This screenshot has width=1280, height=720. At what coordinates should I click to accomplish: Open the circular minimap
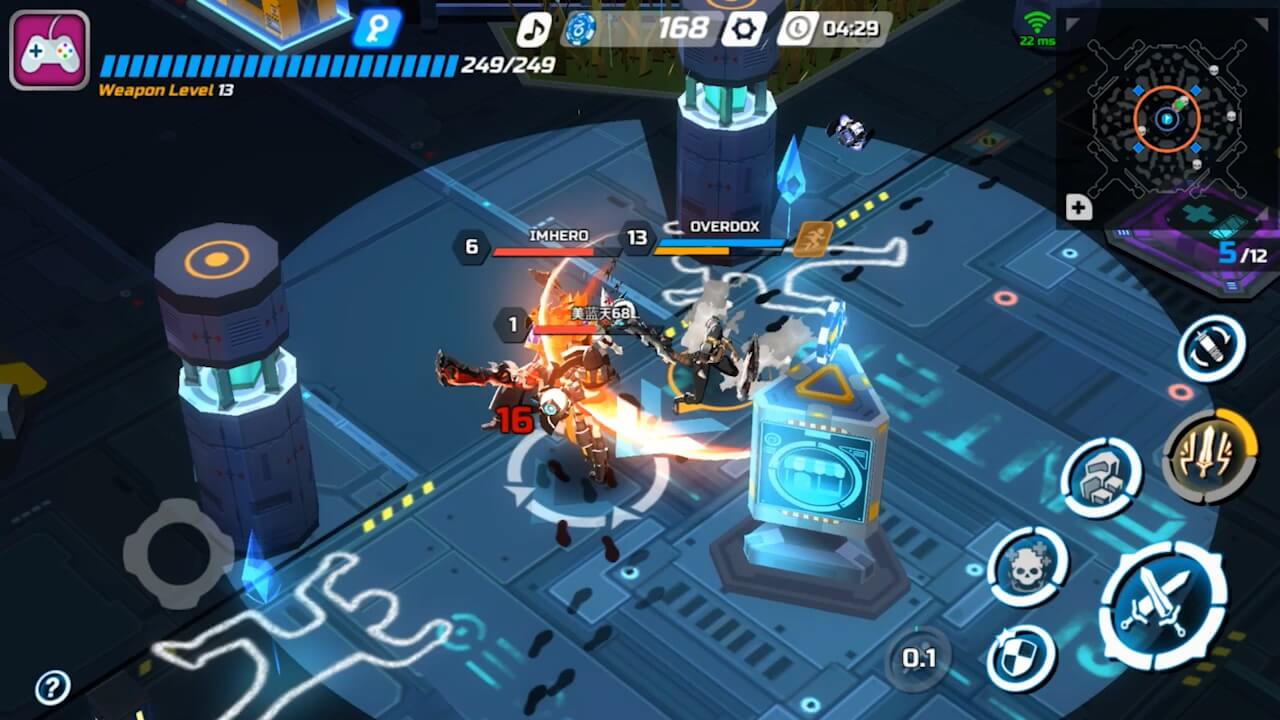1167,118
